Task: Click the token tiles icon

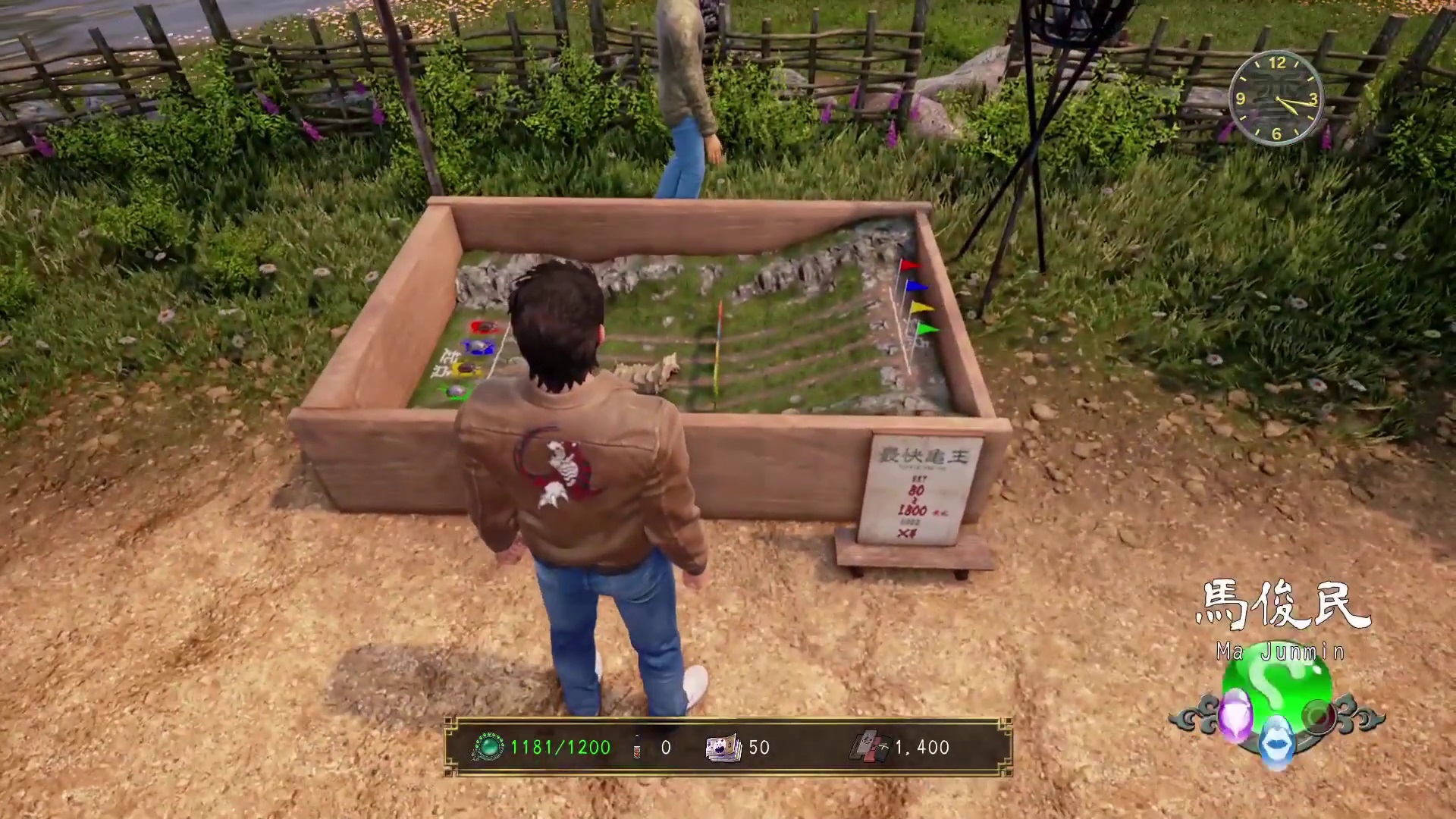Action: coord(869,748)
